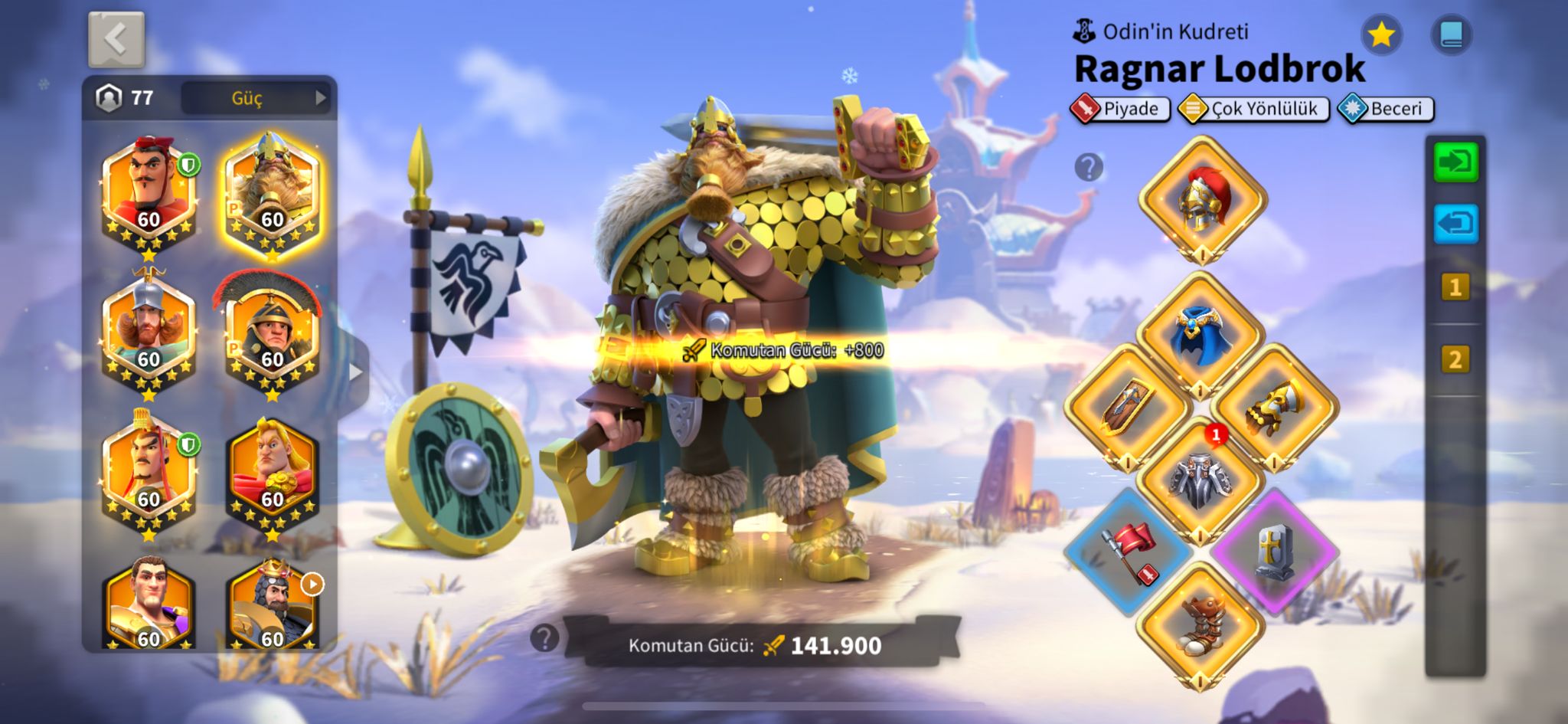Open the silver leg armor slot
This screenshot has height=724, width=1568.
(1200, 480)
